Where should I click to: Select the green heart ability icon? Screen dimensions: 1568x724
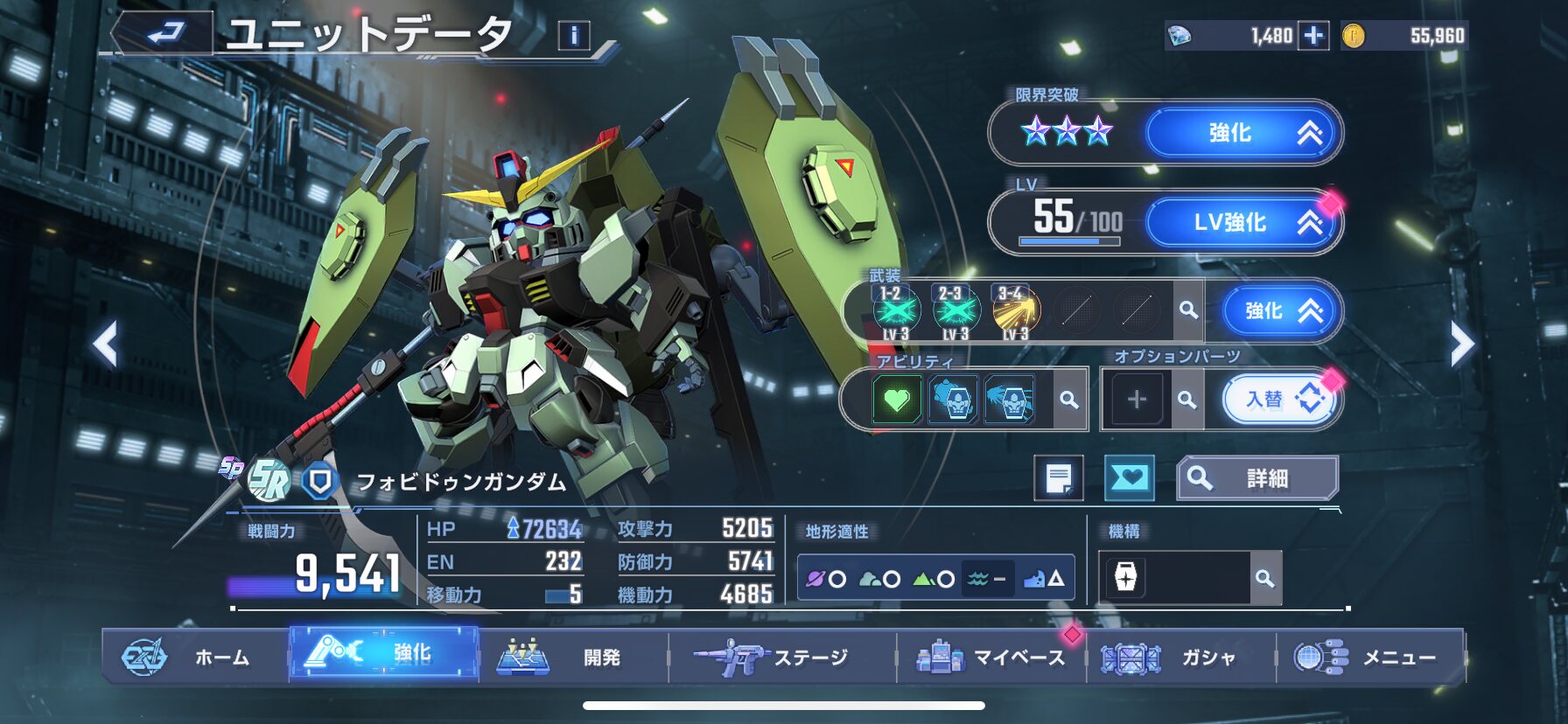coord(897,400)
